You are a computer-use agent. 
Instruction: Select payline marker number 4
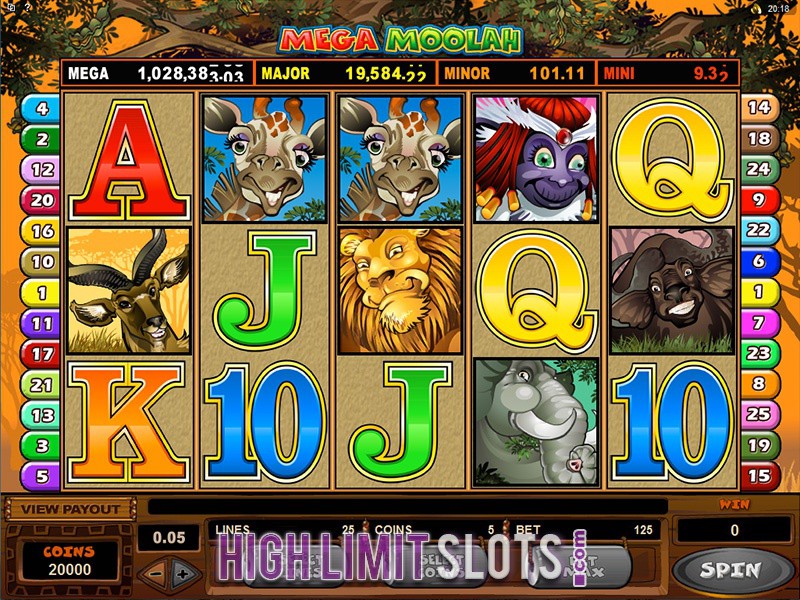tap(42, 108)
